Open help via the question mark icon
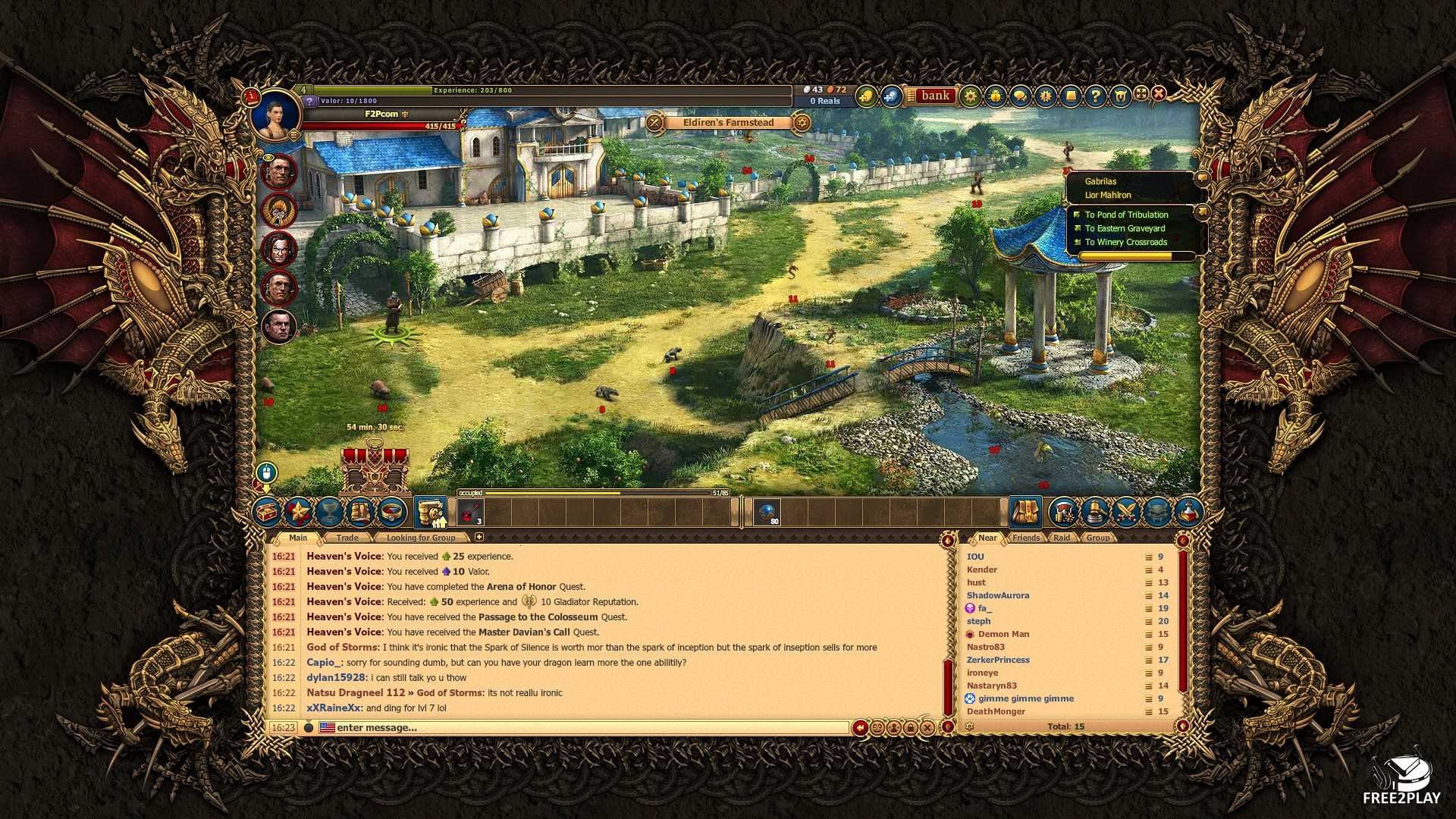This screenshot has height=819, width=1456. (x=1095, y=96)
